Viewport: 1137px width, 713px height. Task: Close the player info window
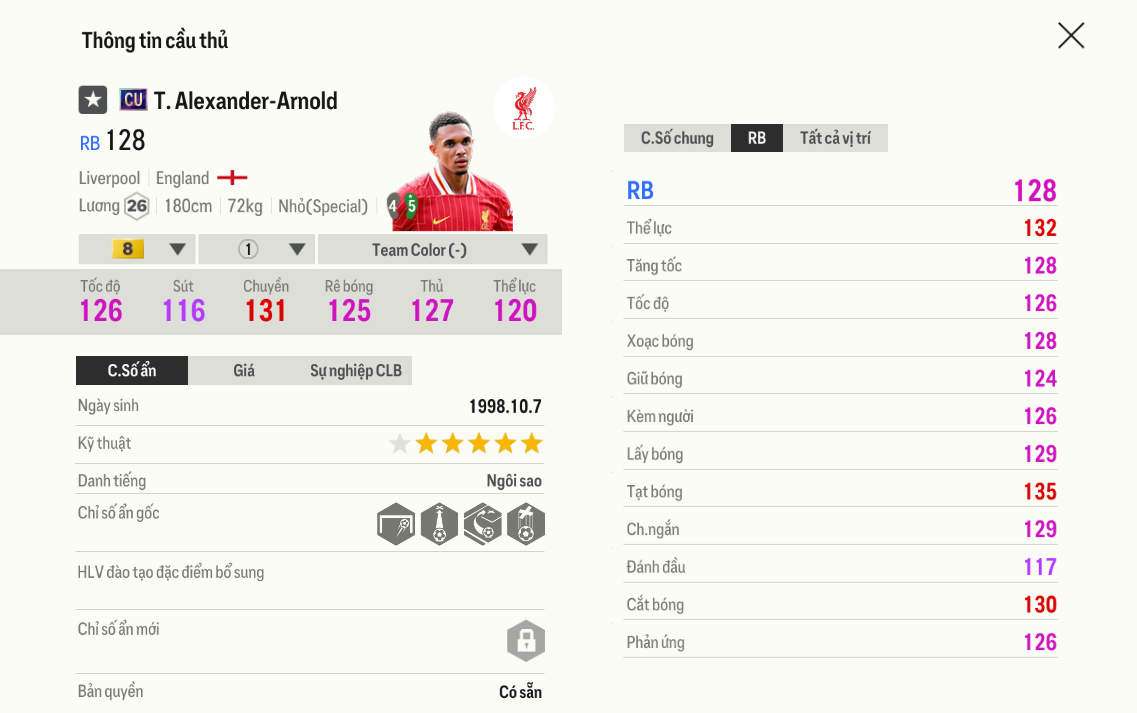click(1071, 36)
